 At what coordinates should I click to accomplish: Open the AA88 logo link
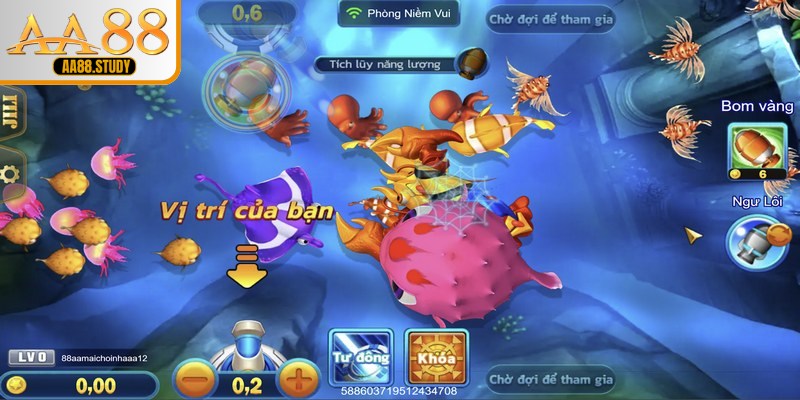pyautogui.click(x=88, y=40)
